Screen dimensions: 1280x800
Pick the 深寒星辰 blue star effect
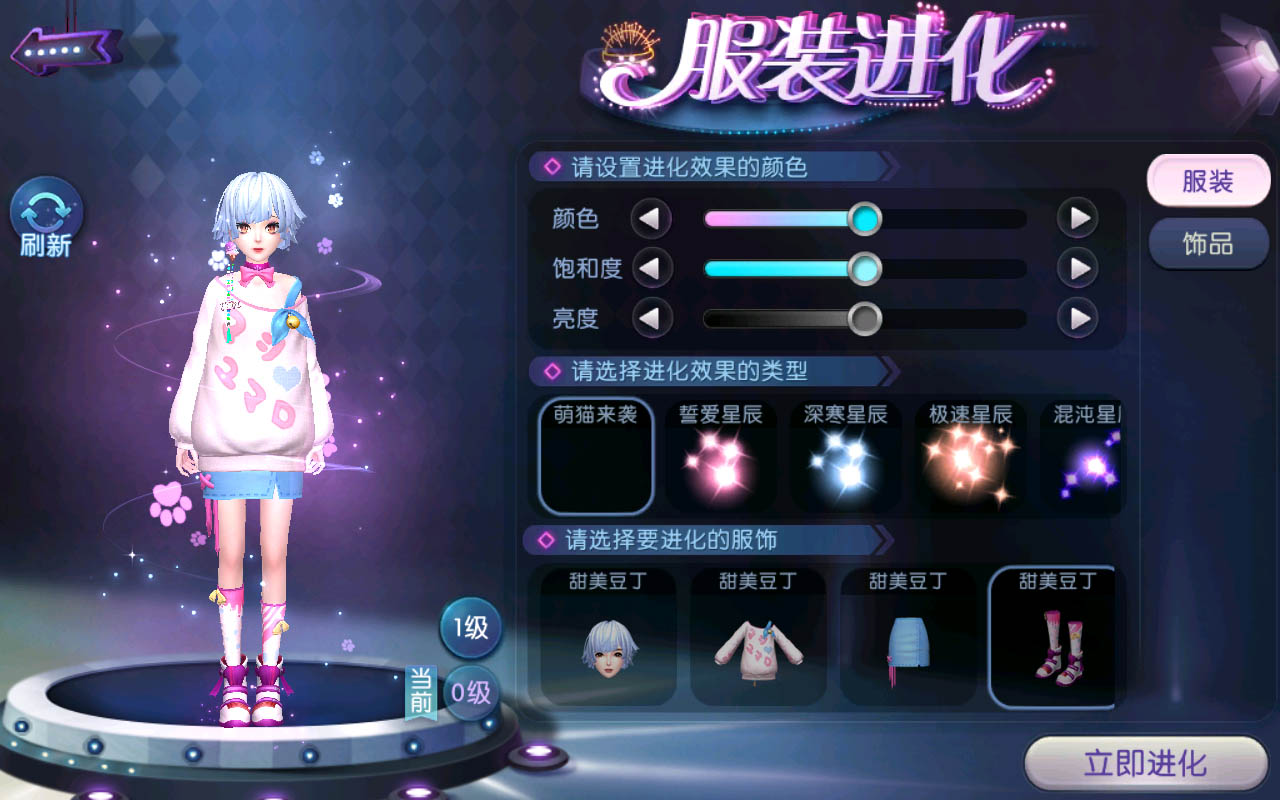(846, 455)
